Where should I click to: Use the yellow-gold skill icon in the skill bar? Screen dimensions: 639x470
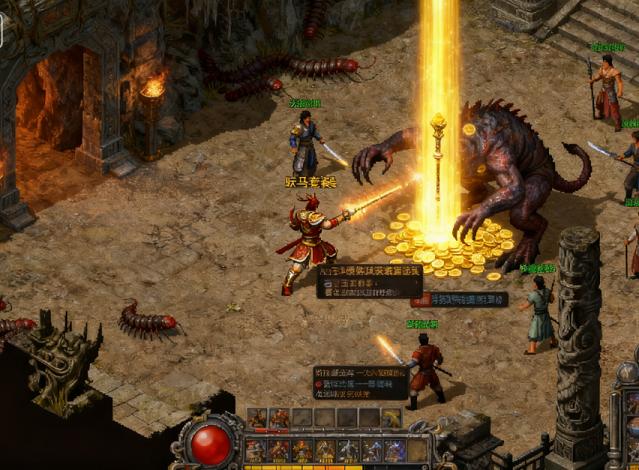pos(324,451)
